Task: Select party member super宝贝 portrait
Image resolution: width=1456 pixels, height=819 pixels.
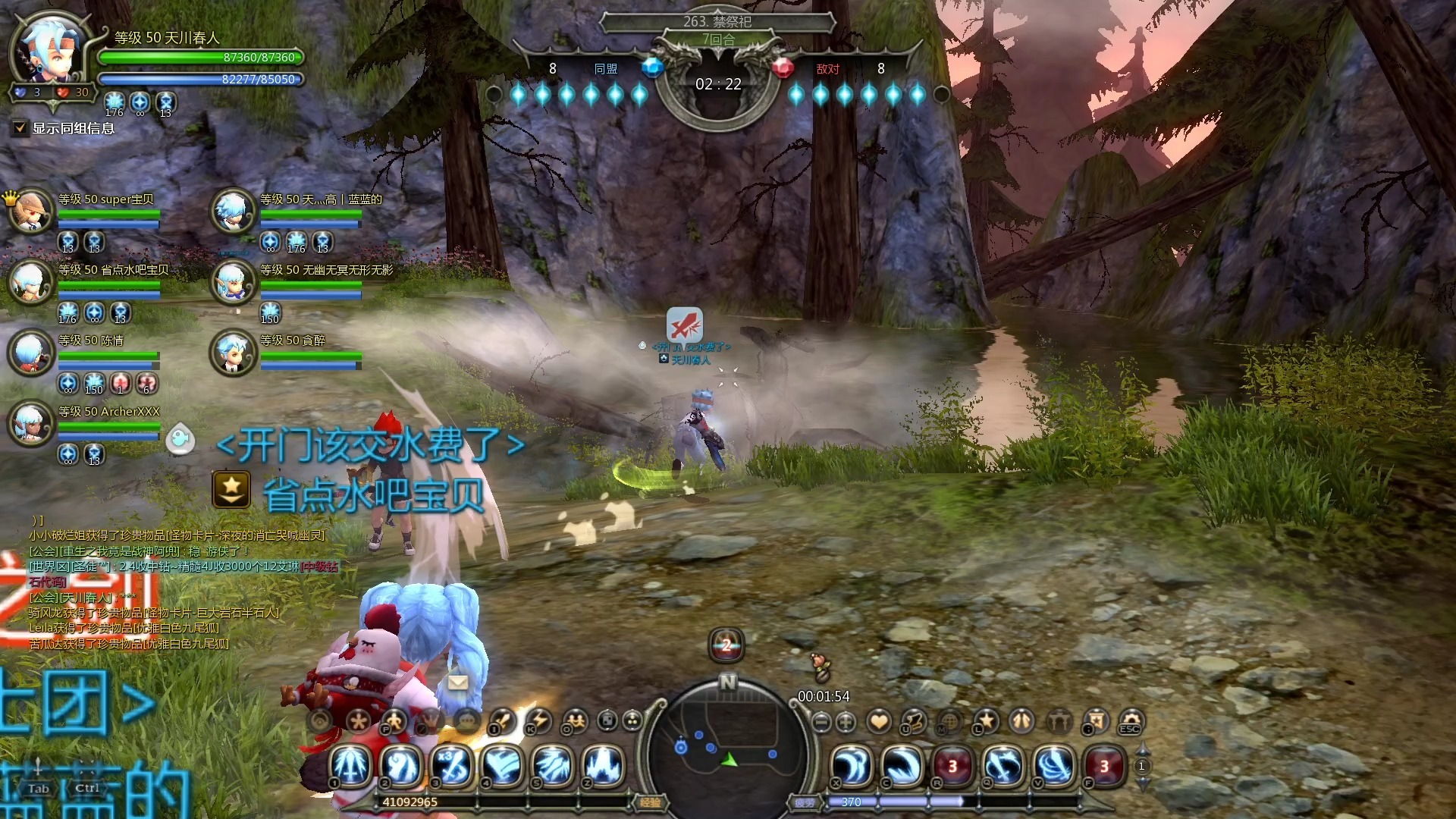Action: [x=31, y=211]
